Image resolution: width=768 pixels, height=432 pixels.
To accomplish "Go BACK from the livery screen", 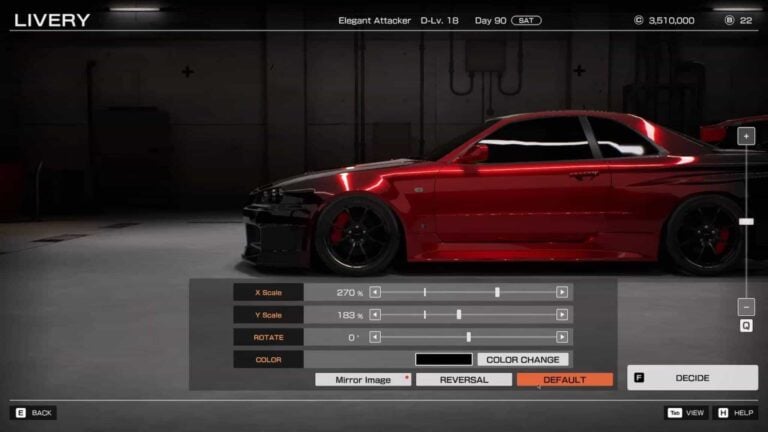I will [x=33, y=412].
